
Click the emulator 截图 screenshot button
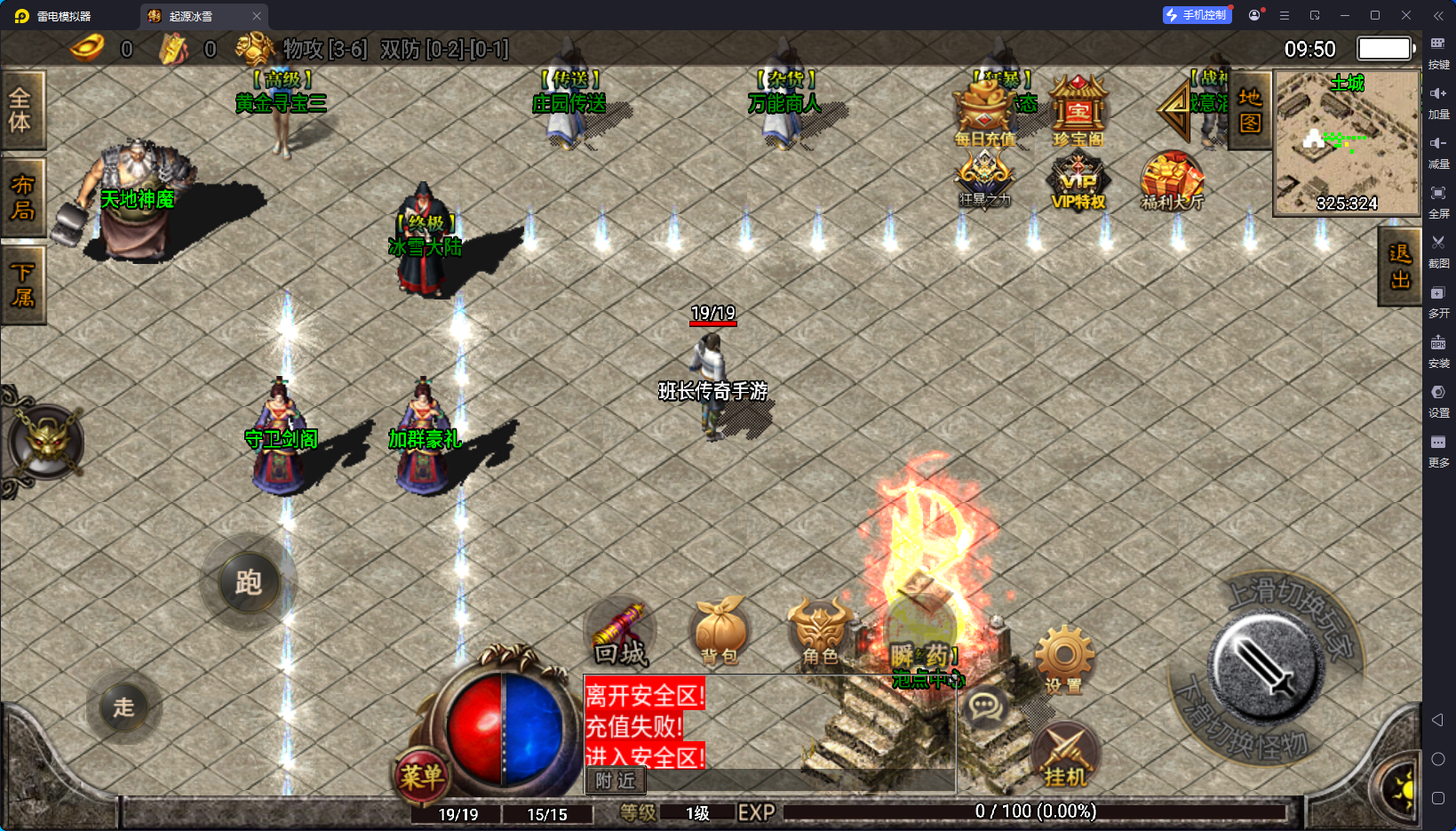pos(1438,250)
